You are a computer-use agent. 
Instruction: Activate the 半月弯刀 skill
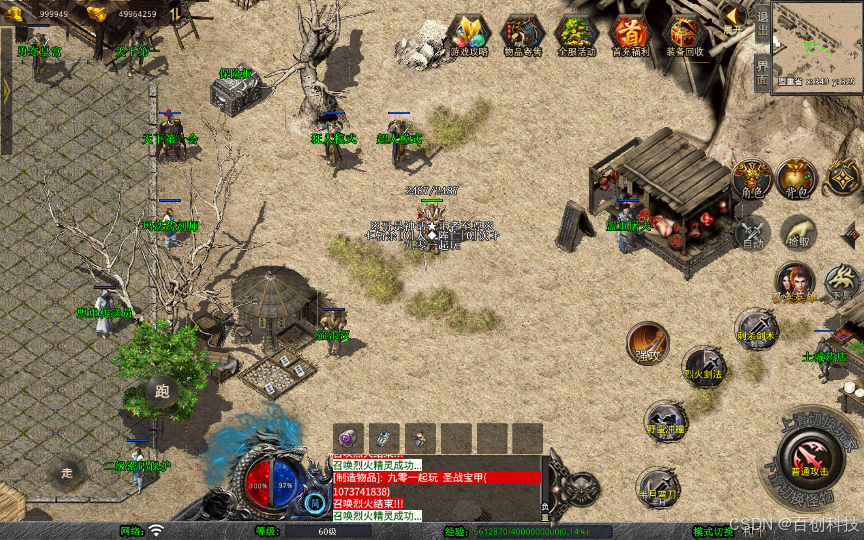coord(657,485)
